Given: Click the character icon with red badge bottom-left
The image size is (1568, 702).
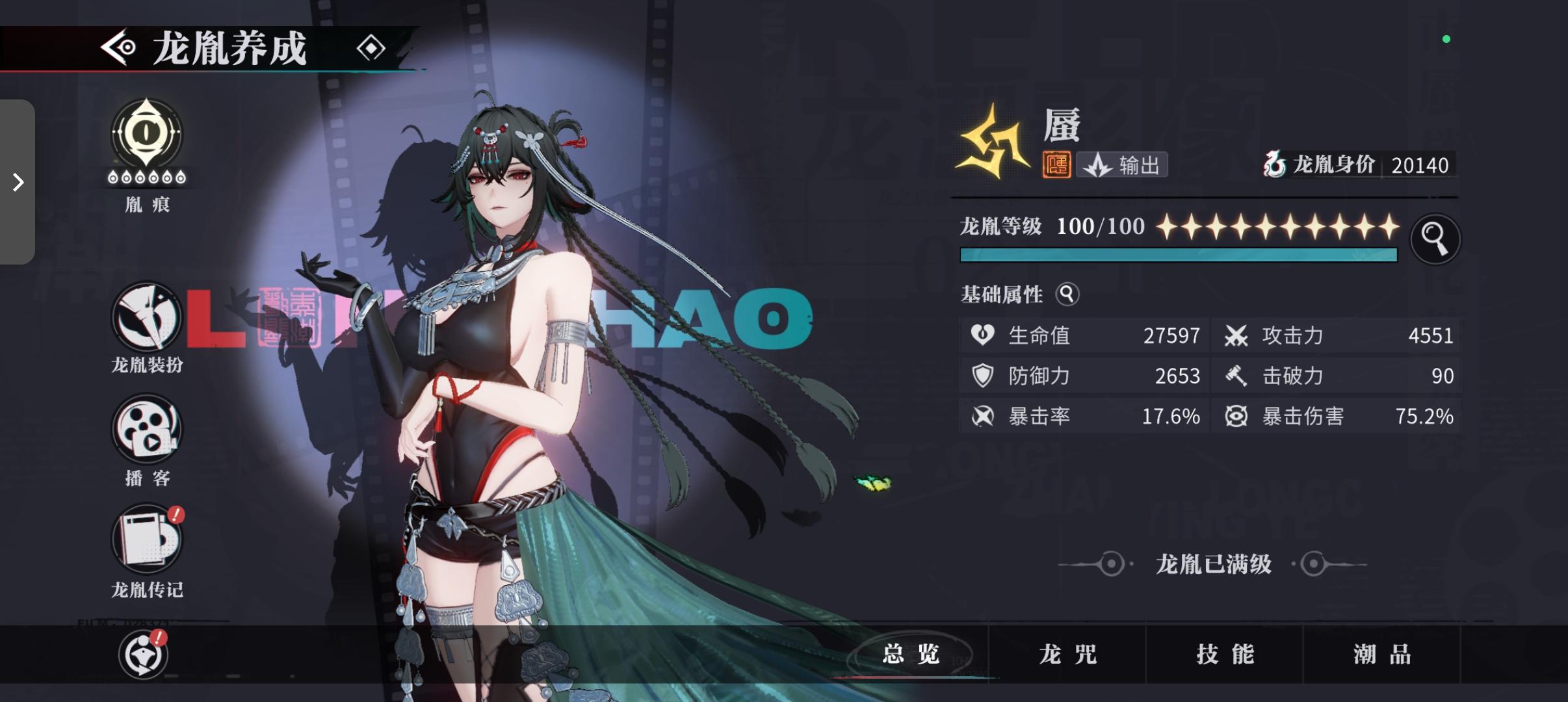Looking at the screenshot, I should click(142, 655).
